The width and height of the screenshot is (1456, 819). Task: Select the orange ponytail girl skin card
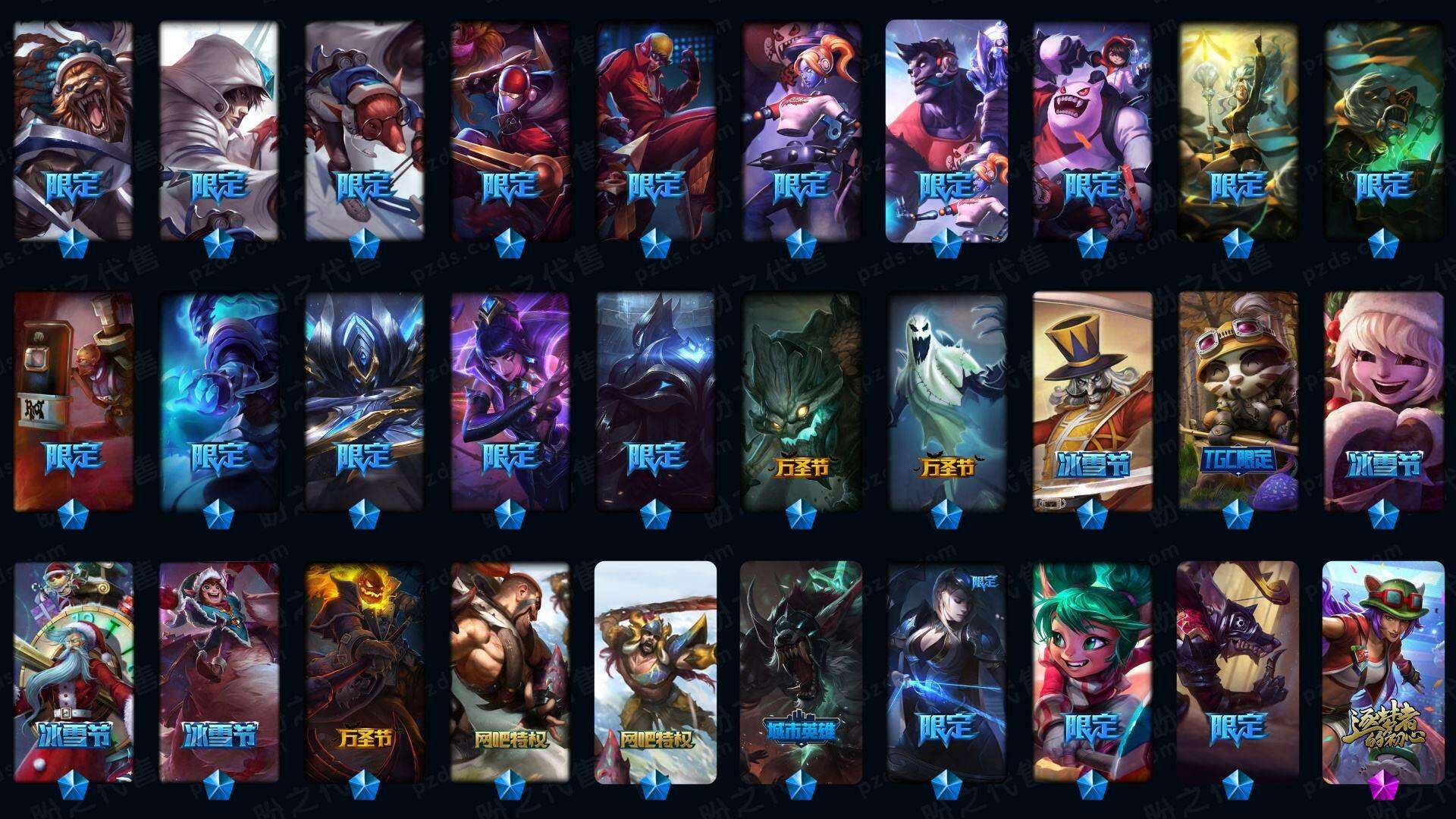802,129
